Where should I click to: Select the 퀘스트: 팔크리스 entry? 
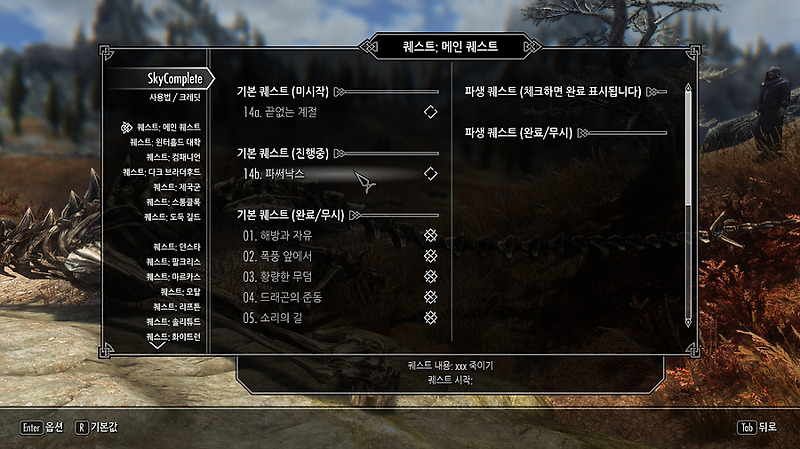[x=174, y=261]
